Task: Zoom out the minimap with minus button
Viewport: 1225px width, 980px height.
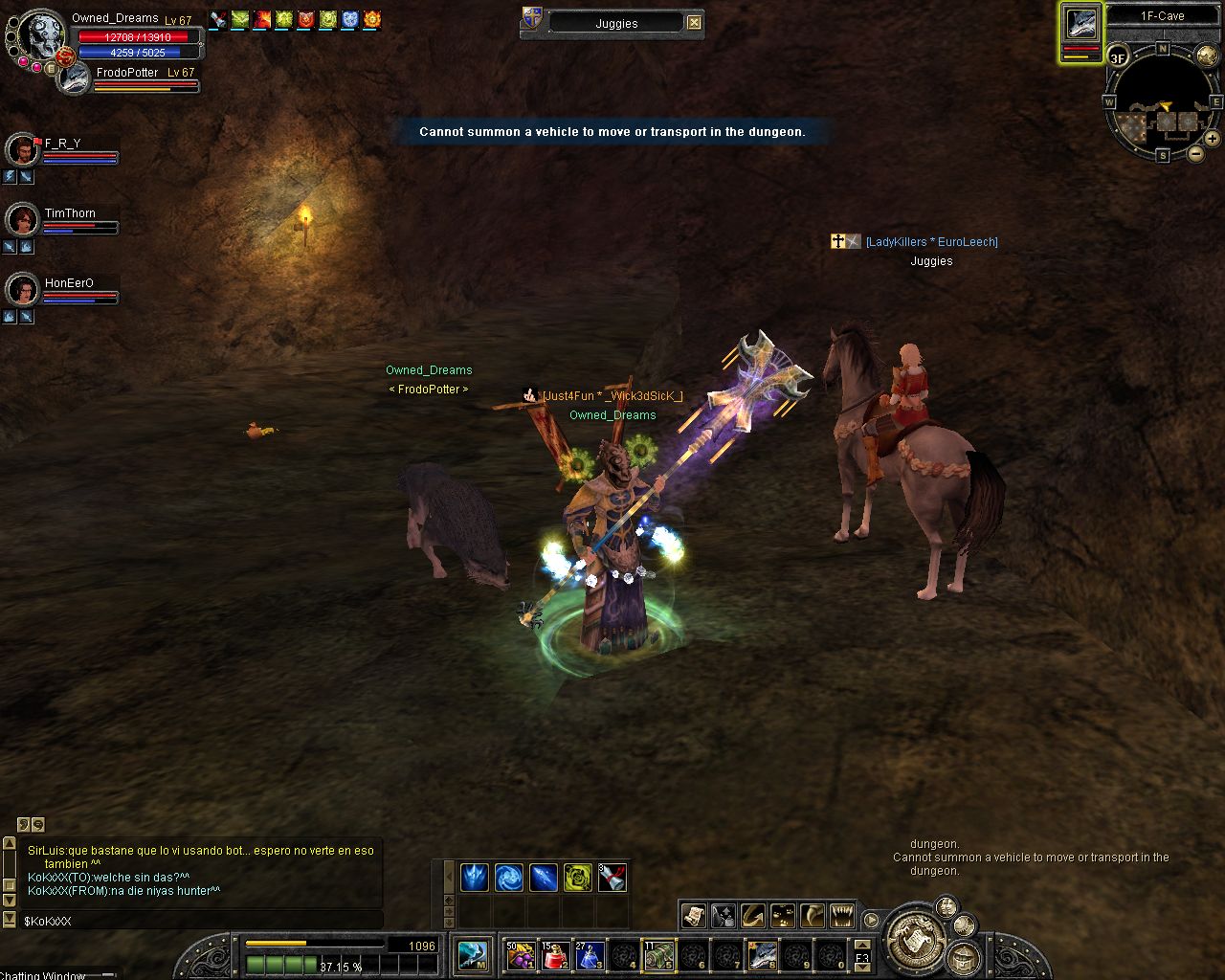Action: [x=1196, y=153]
